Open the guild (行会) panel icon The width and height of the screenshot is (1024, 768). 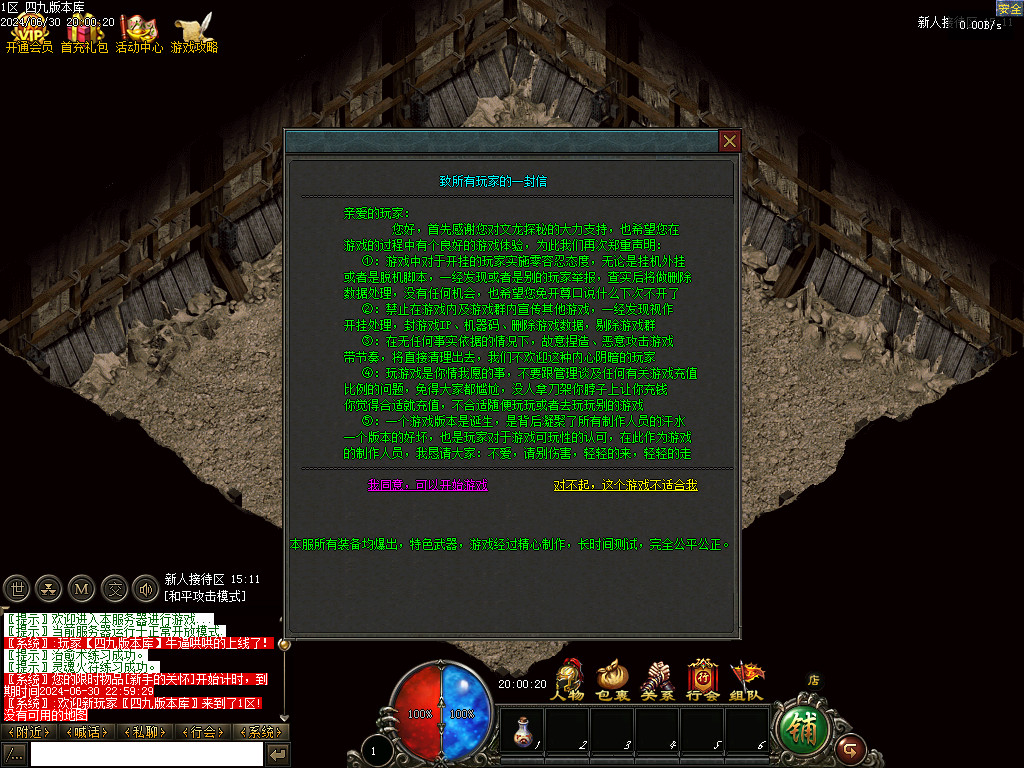click(703, 678)
